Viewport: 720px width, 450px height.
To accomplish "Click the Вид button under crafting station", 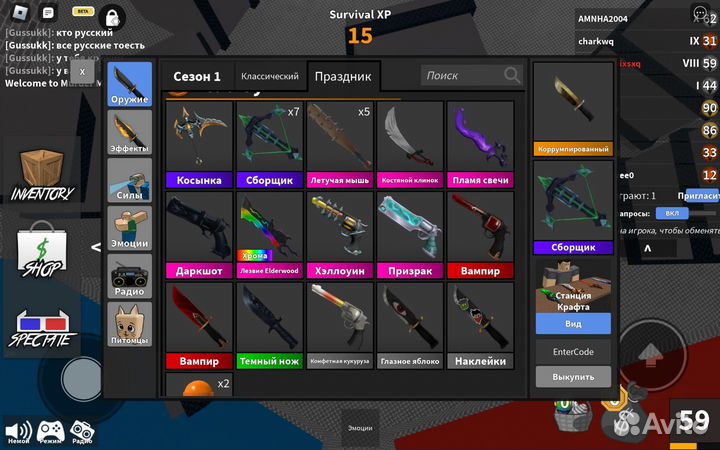I will point(573,324).
